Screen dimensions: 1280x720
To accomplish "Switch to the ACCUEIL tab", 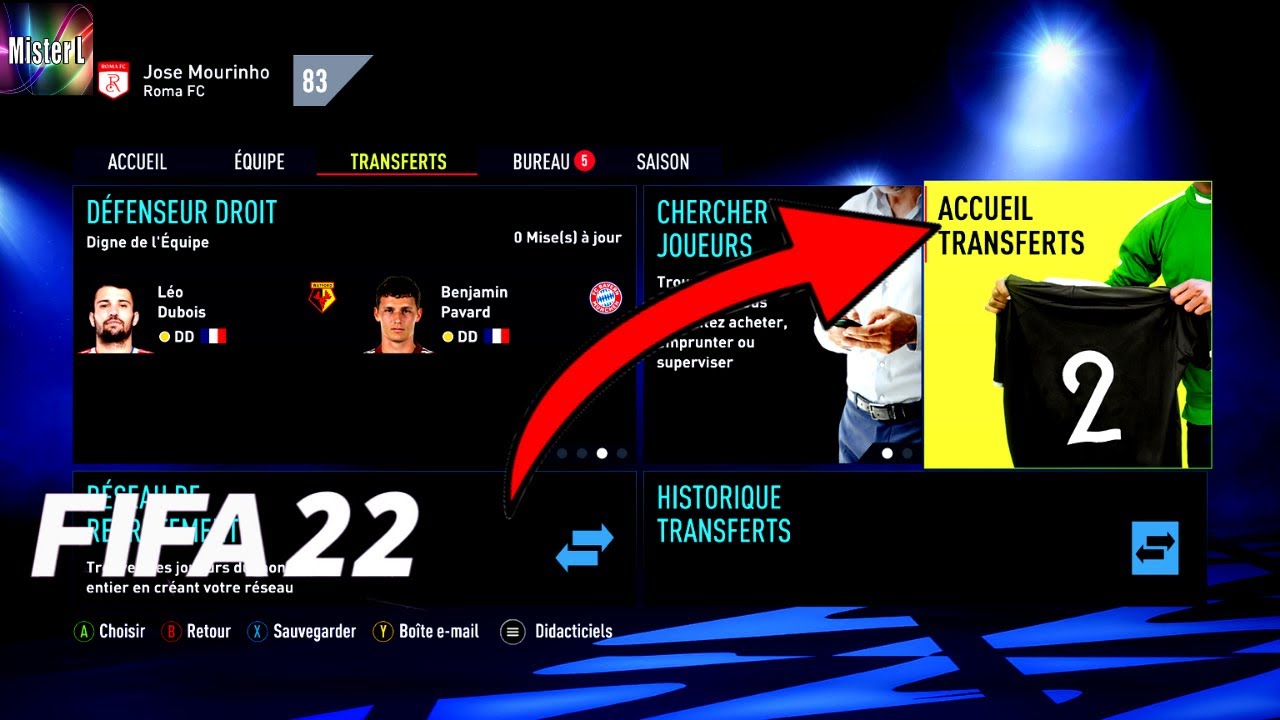I will 137,162.
